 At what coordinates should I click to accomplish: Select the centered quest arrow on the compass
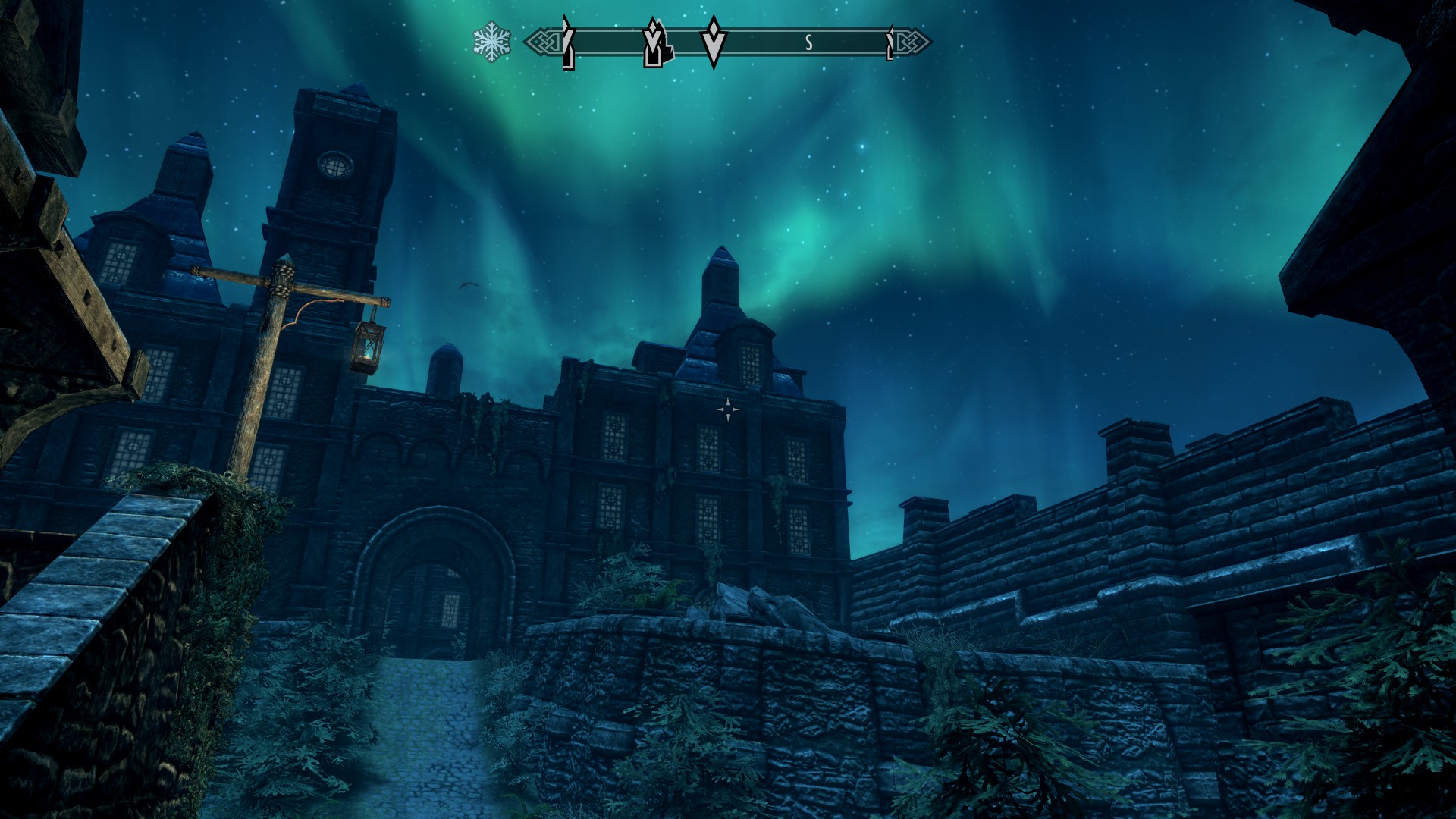point(712,42)
